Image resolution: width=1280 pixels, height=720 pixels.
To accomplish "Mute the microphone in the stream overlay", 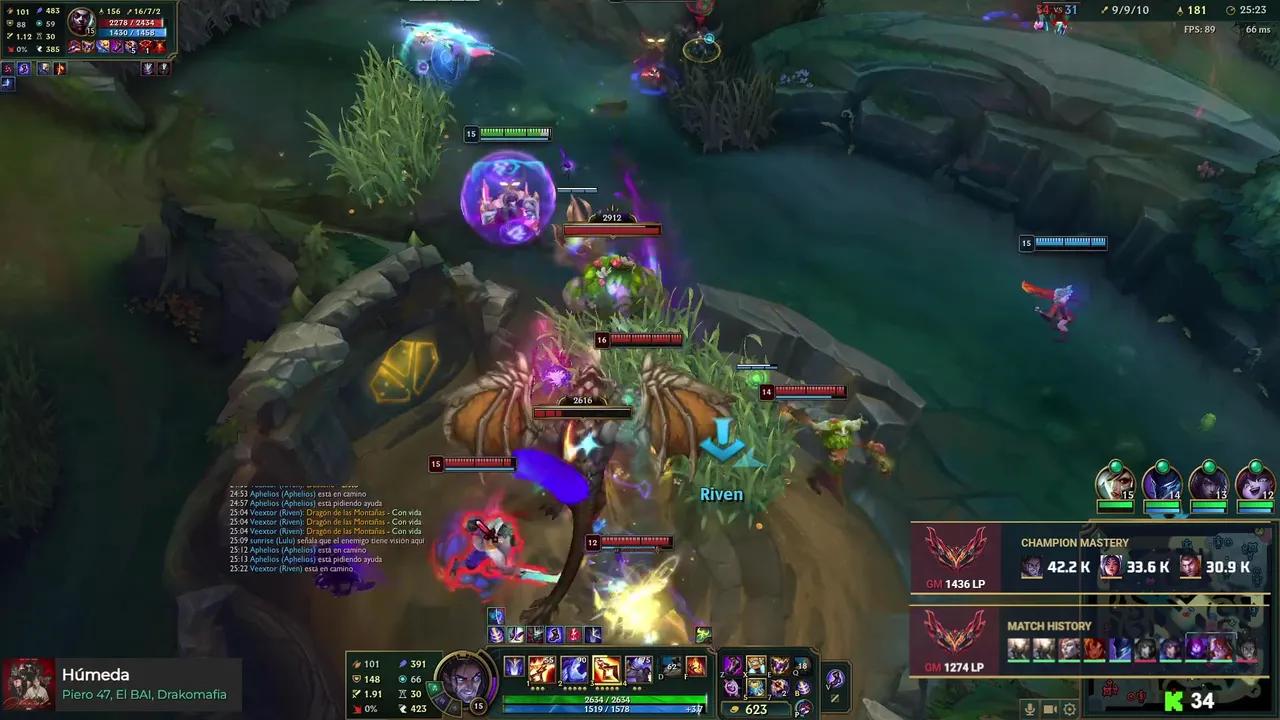I will click(x=1031, y=708).
